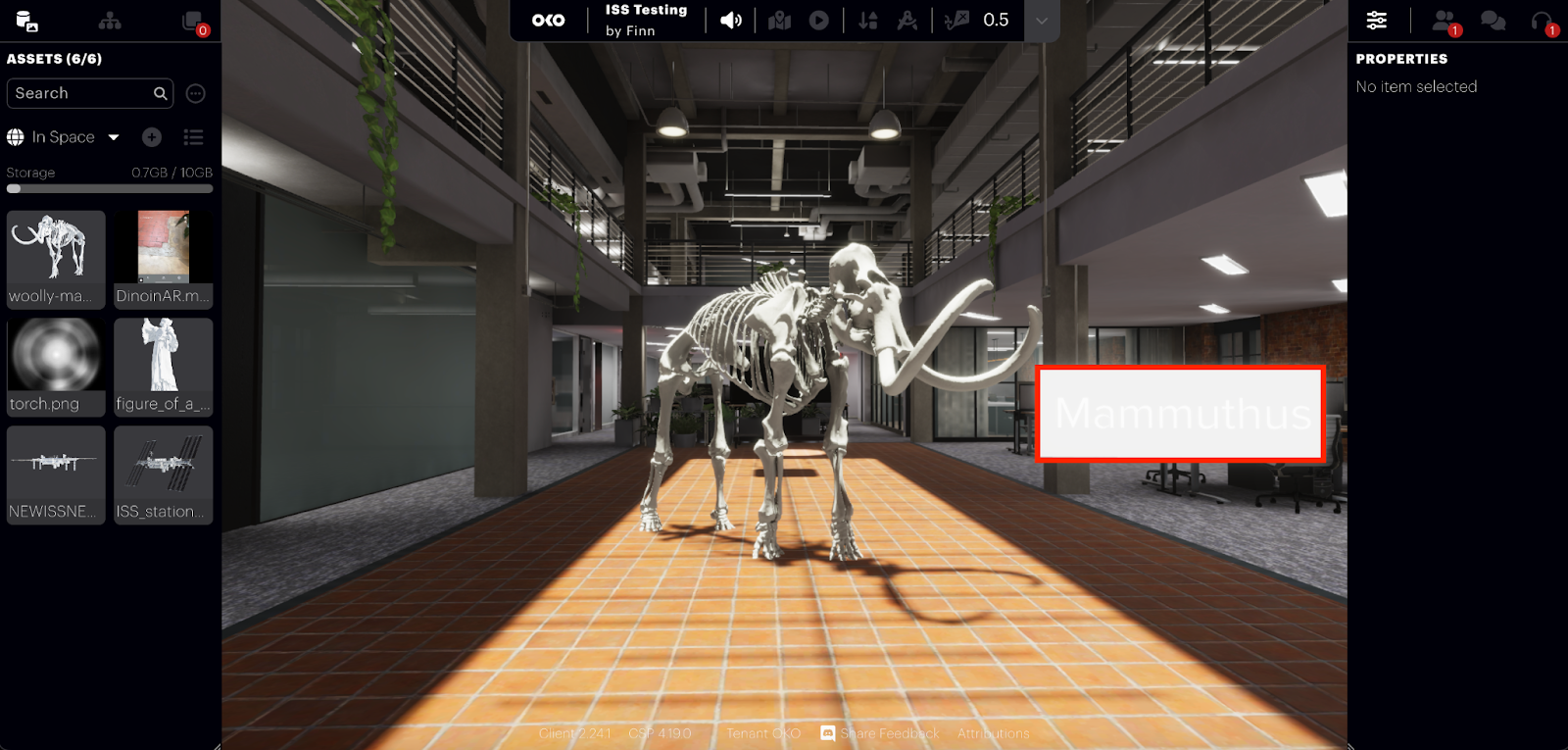Switch to the hierarchy tree tab
1568x750 pixels.
(110, 21)
